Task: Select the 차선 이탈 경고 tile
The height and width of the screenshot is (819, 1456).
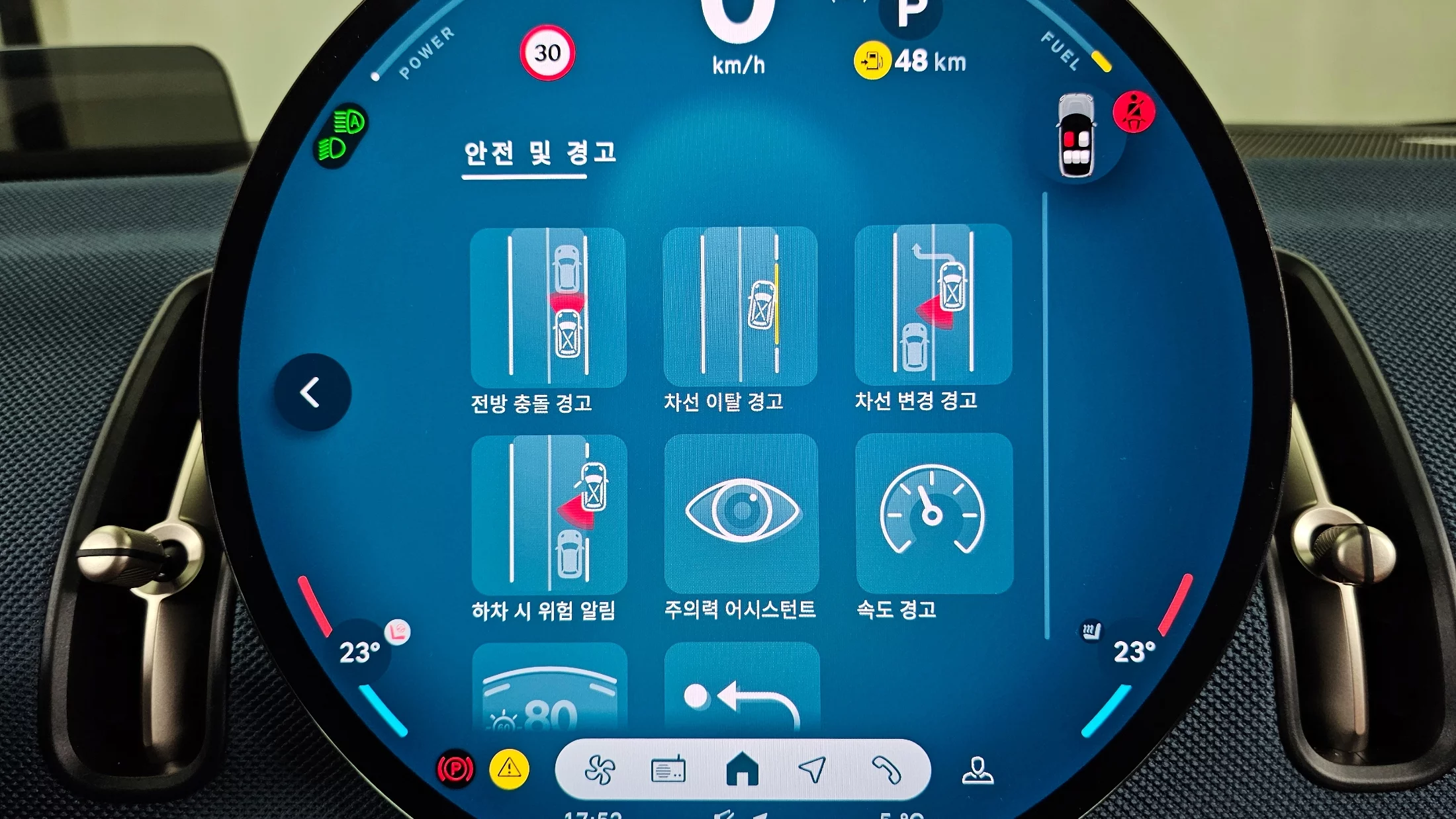Action: (740, 306)
